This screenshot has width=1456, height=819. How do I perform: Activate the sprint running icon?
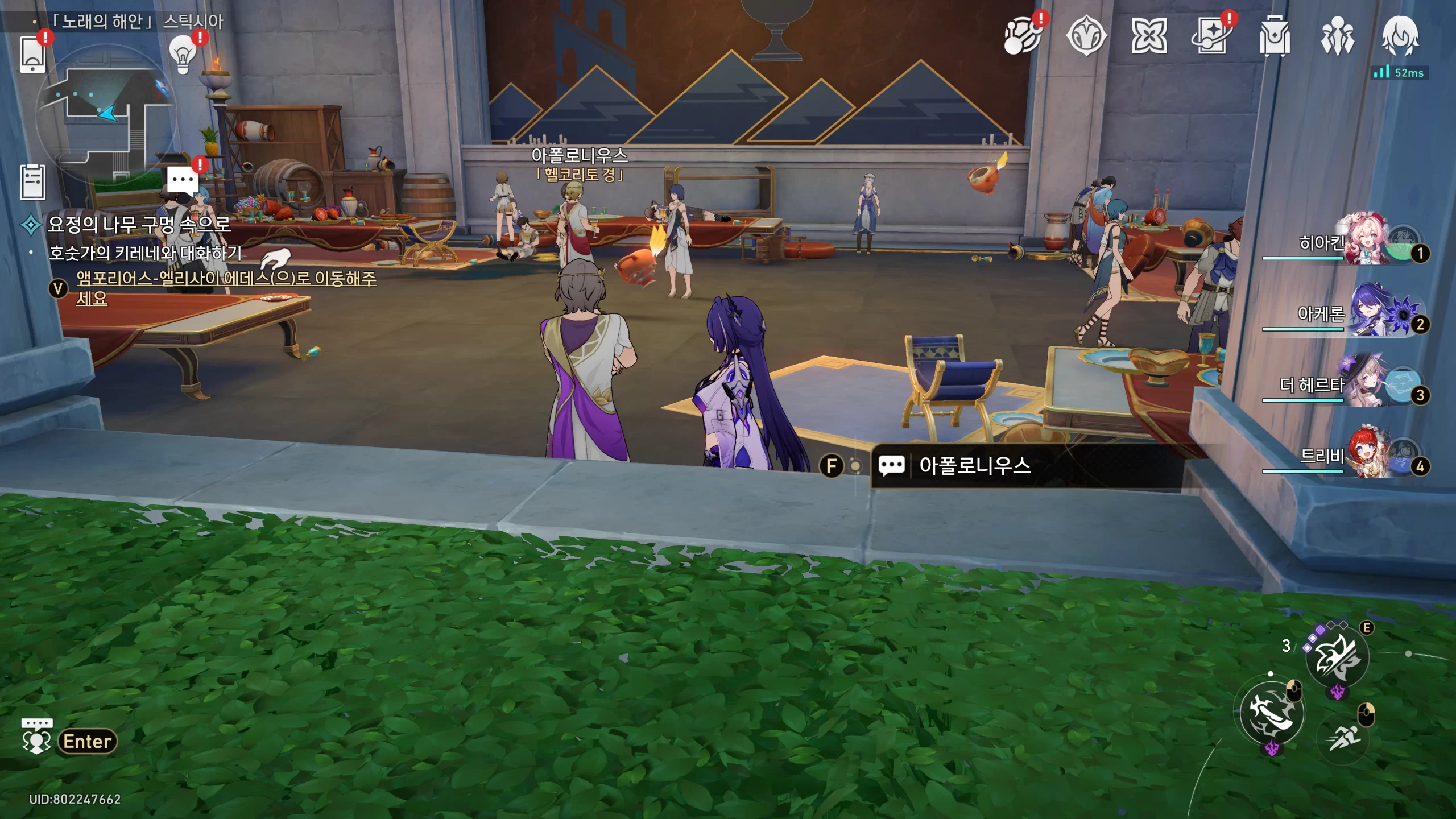pyautogui.click(x=1344, y=738)
